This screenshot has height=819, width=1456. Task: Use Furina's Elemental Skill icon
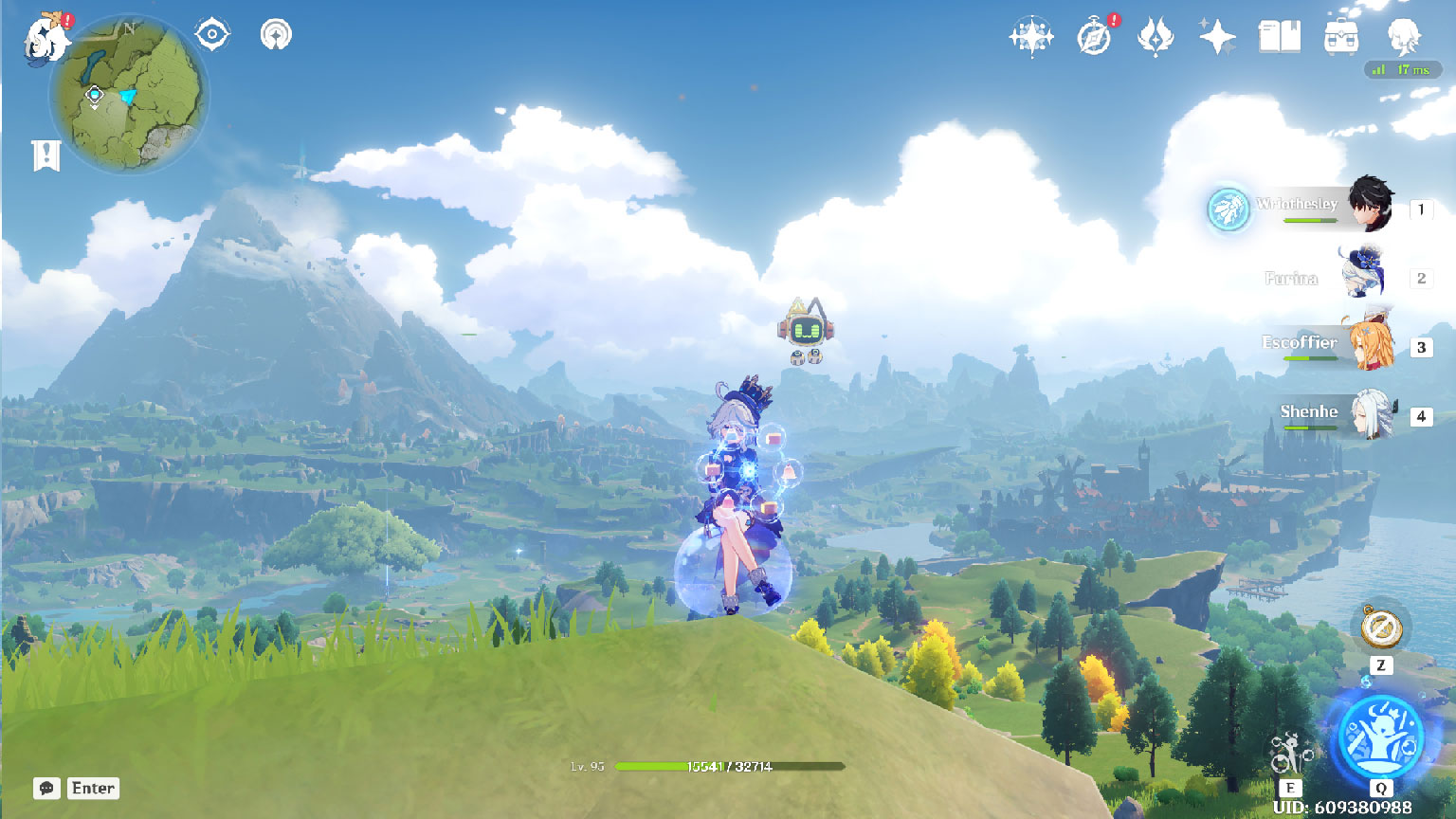1290,755
